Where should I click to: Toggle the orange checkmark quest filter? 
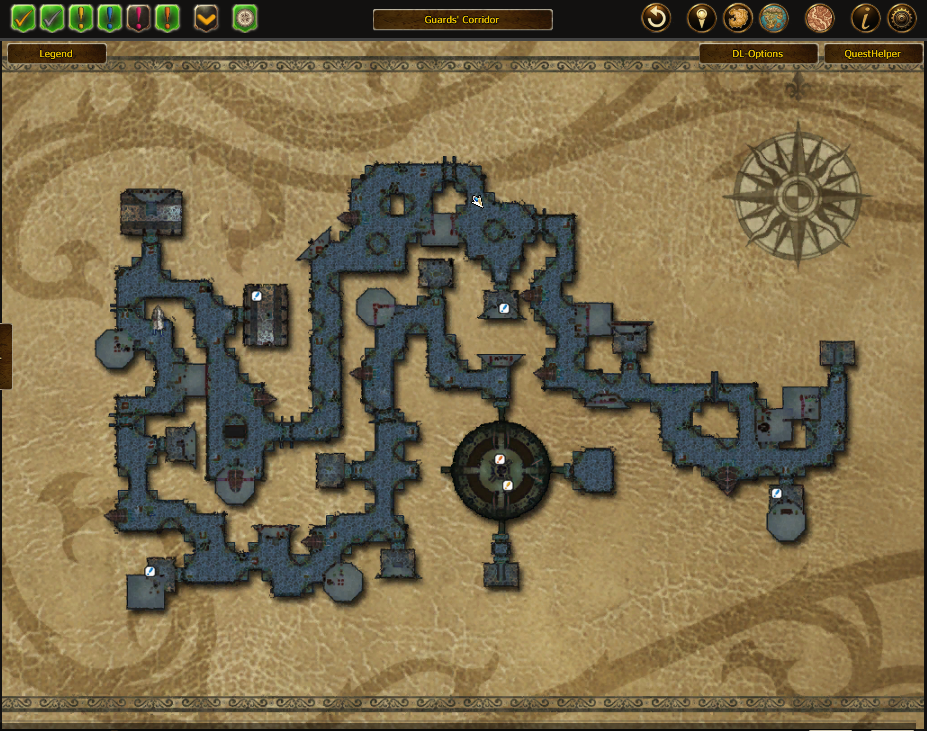[x=23, y=17]
